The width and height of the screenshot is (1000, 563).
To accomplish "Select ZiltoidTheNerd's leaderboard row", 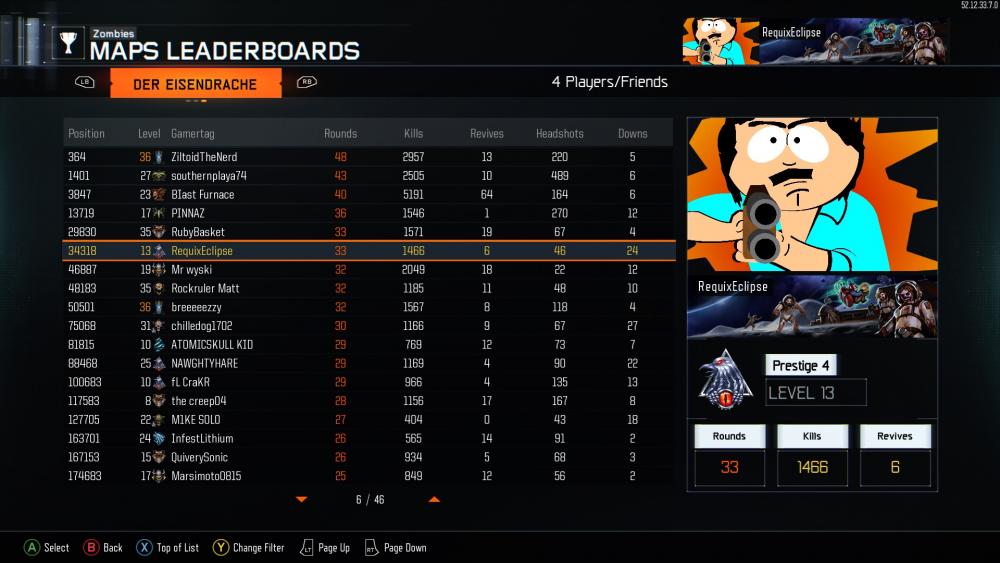I will click(368, 157).
